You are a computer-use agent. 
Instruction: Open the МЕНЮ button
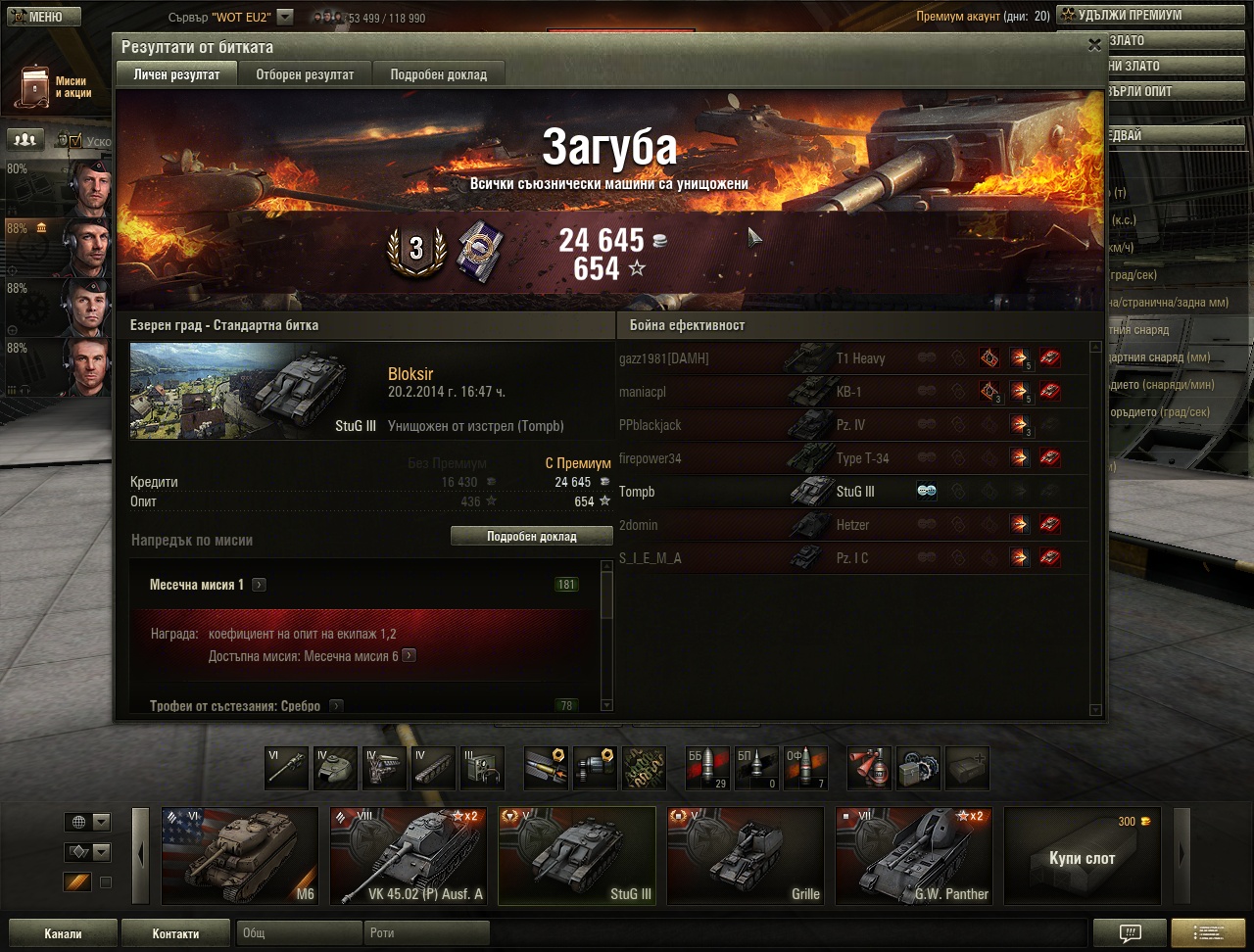(37, 17)
